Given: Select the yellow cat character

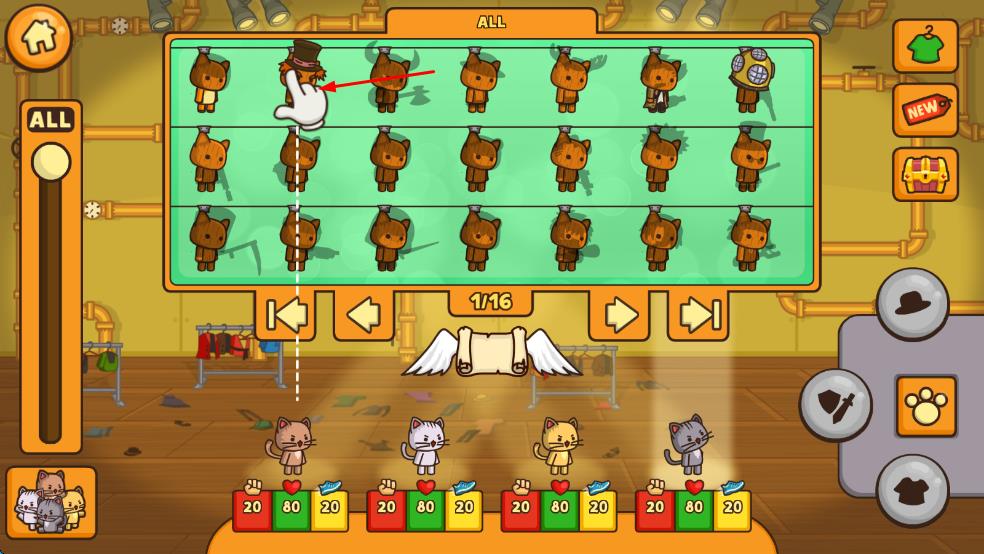Looking at the screenshot, I should pos(559,444).
